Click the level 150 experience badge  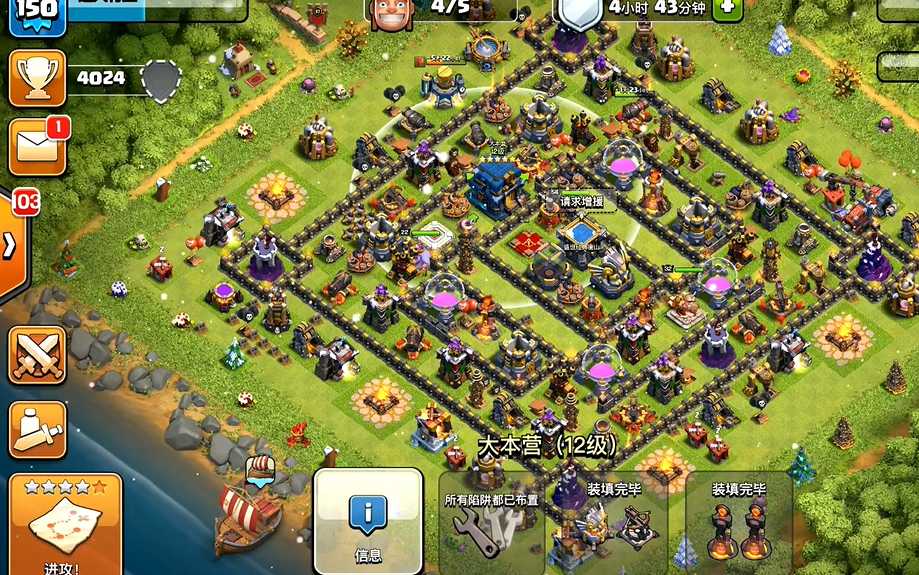tap(34, 13)
